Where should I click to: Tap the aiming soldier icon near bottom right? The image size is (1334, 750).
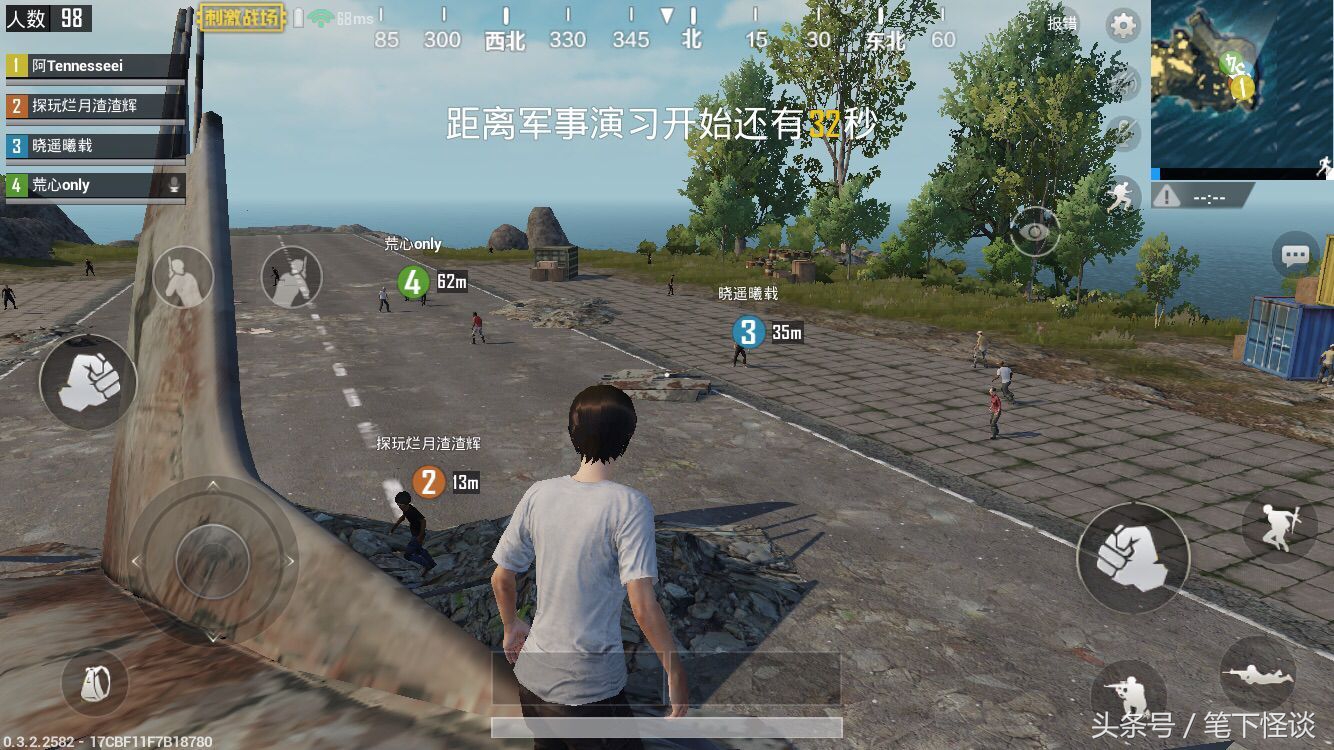[x=1130, y=692]
